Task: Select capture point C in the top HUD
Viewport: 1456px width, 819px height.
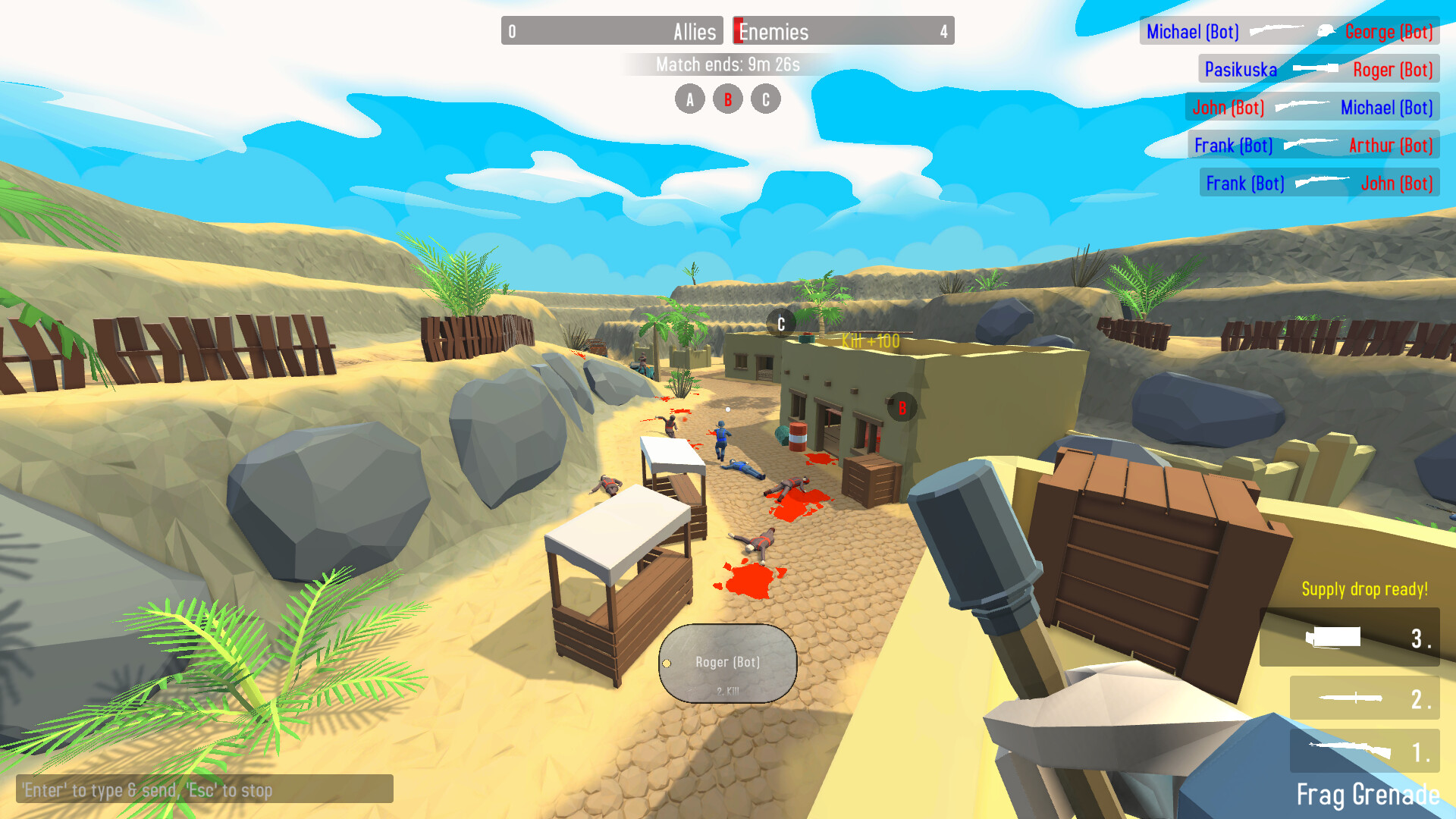Action: tap(765, 99)
